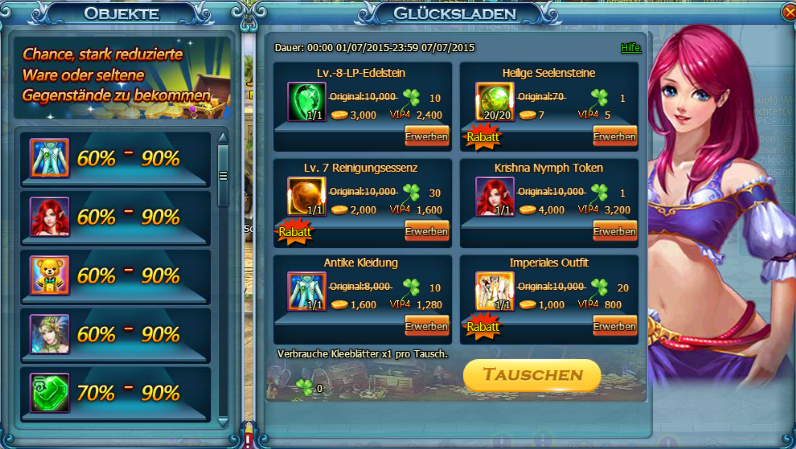Pick the Antike Kleidung robe icon

point(305,291)
